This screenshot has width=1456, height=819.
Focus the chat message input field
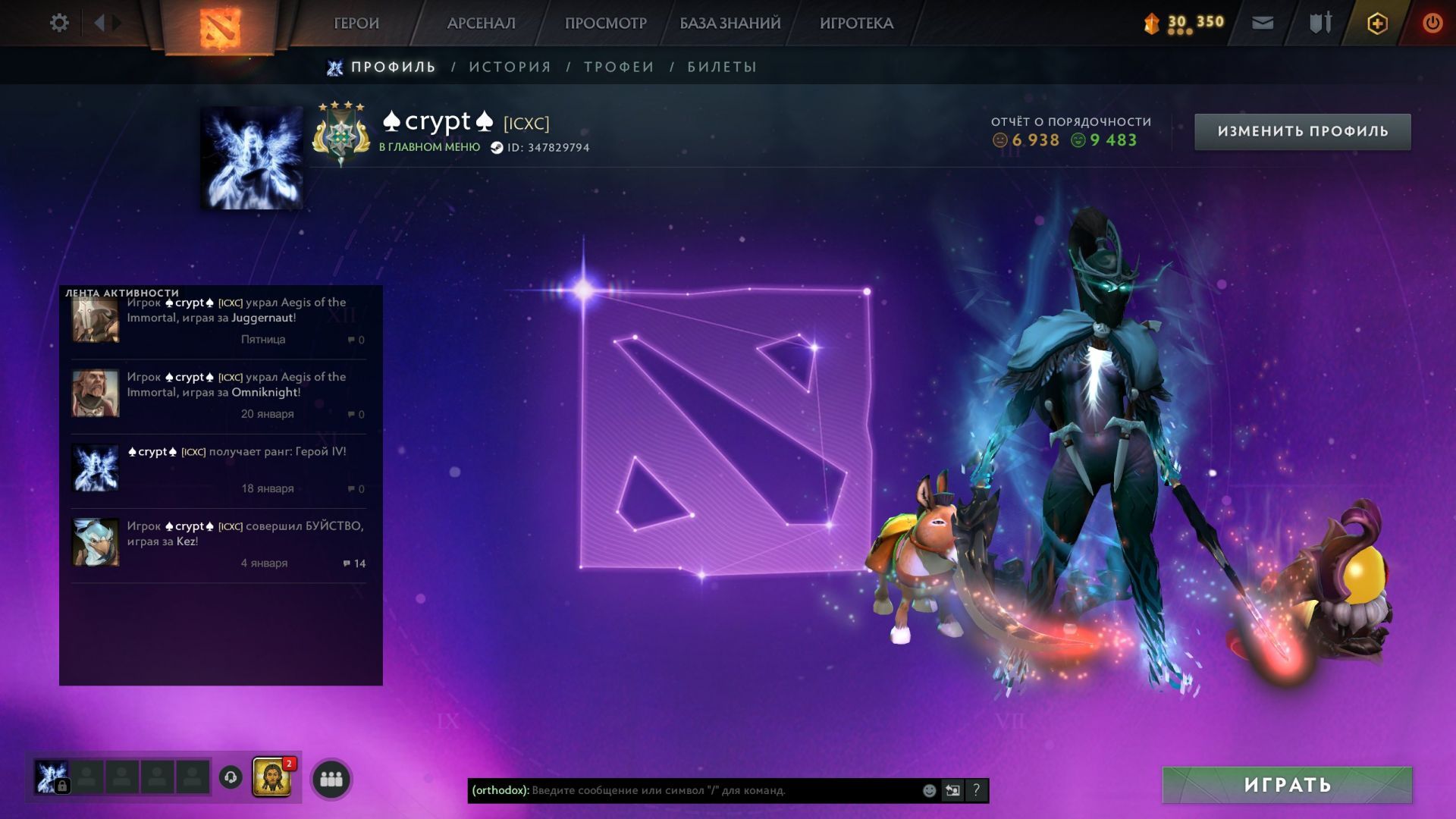pyautogui.click(x=720, y=790)
